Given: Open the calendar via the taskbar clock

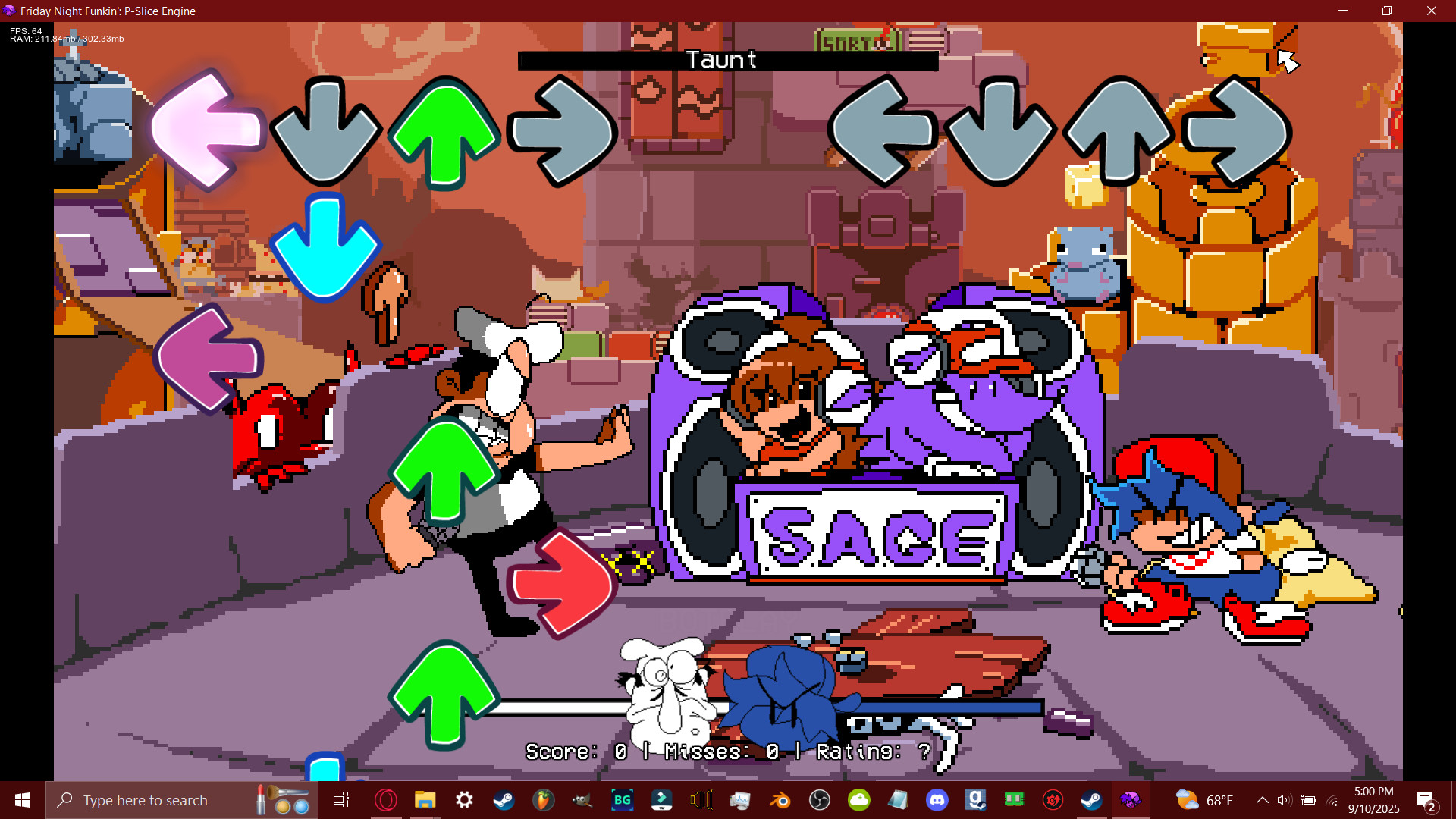Looking at the screenshot, I should pyautogui.click(x=1374, y=800).
